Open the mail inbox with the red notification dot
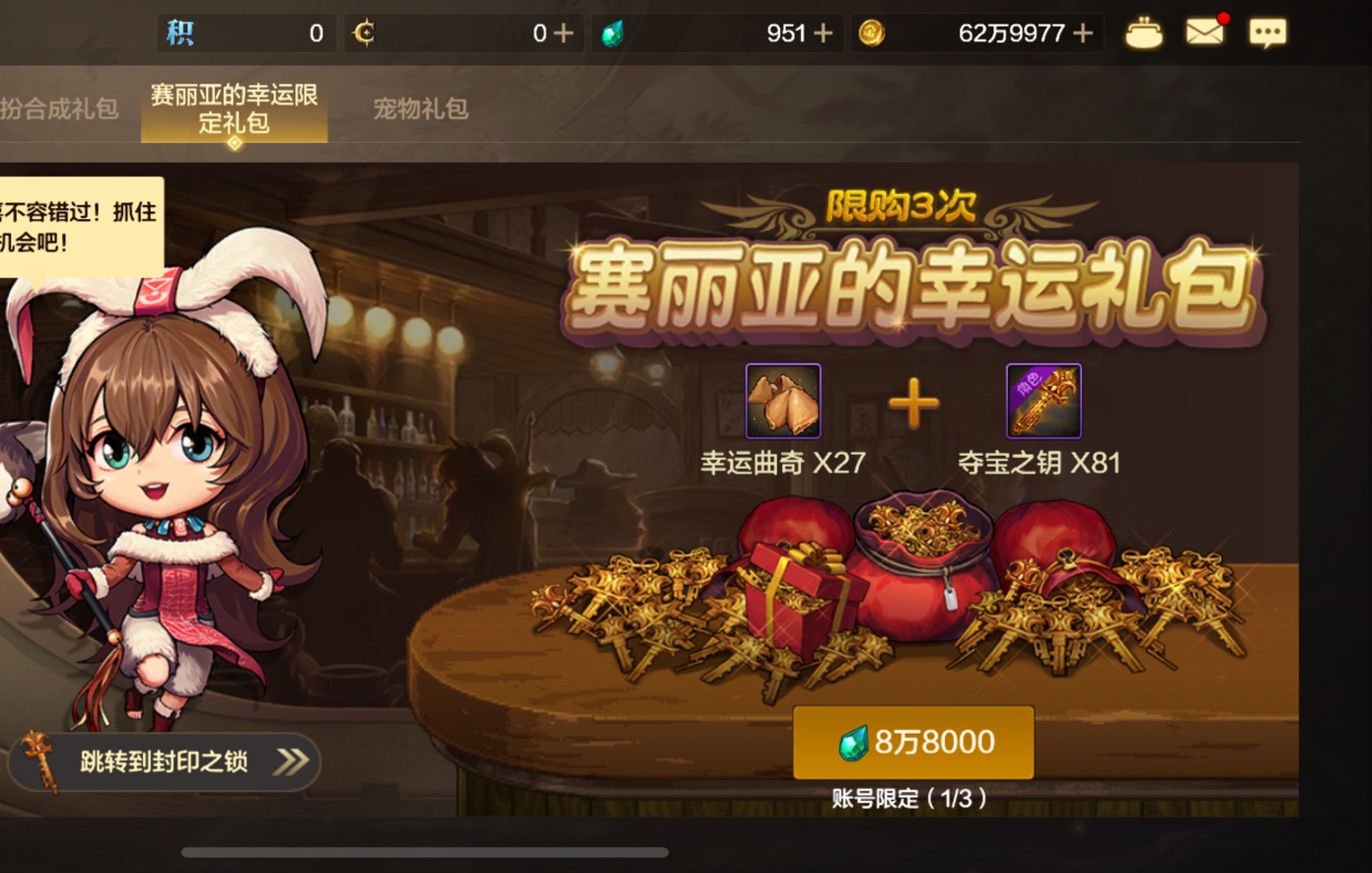 [1205, 33]
